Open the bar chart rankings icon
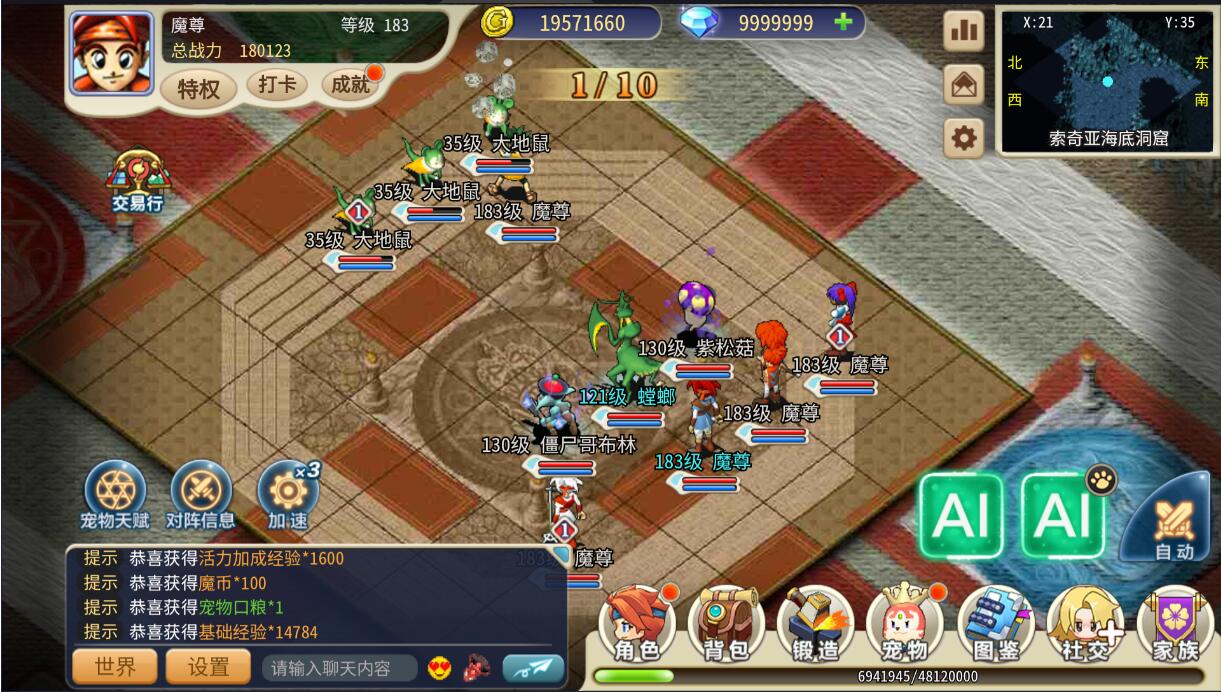 point(964,31)
